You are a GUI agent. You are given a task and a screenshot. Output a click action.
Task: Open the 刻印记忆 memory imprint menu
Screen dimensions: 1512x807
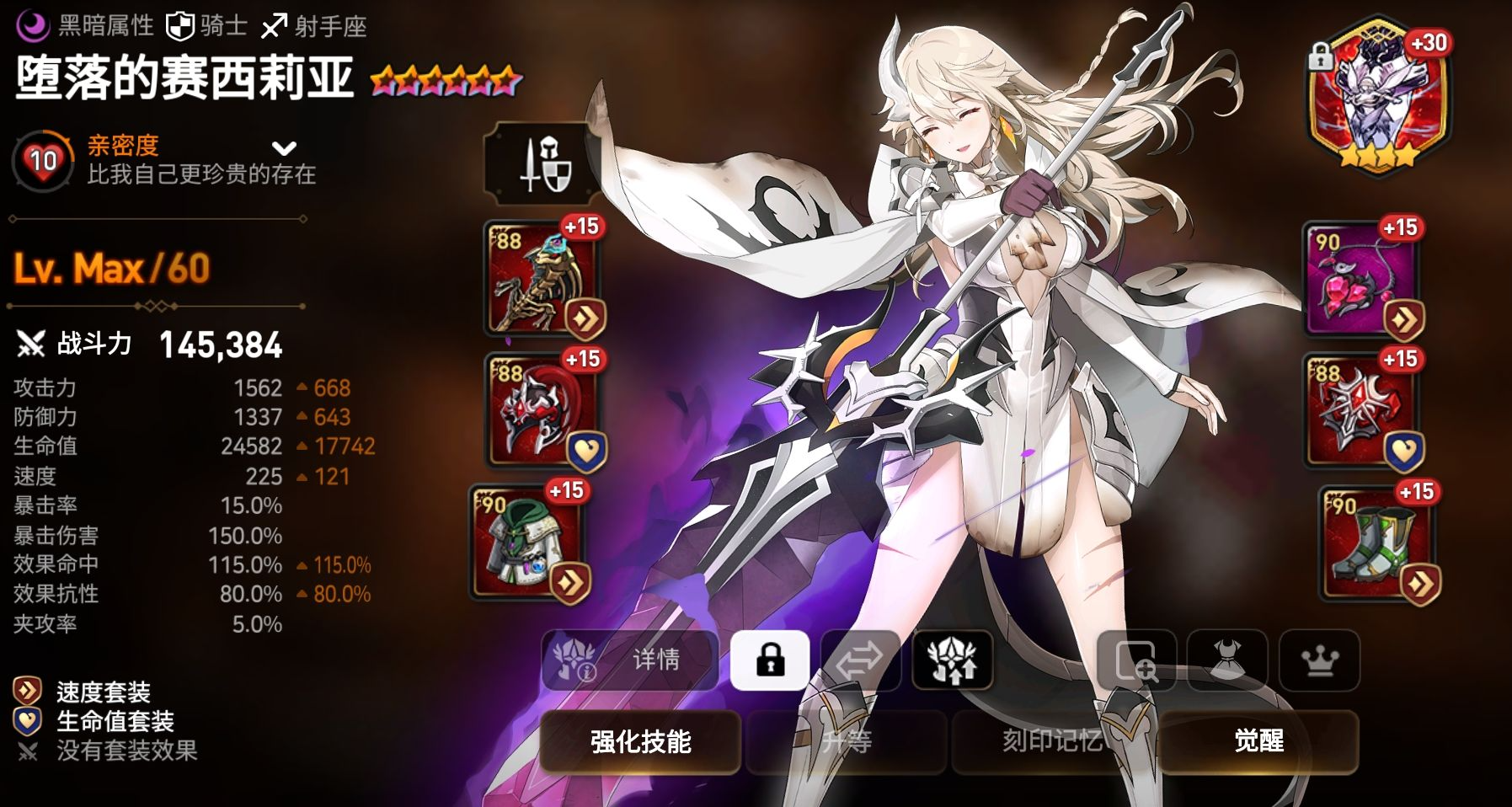[1053, 741]
